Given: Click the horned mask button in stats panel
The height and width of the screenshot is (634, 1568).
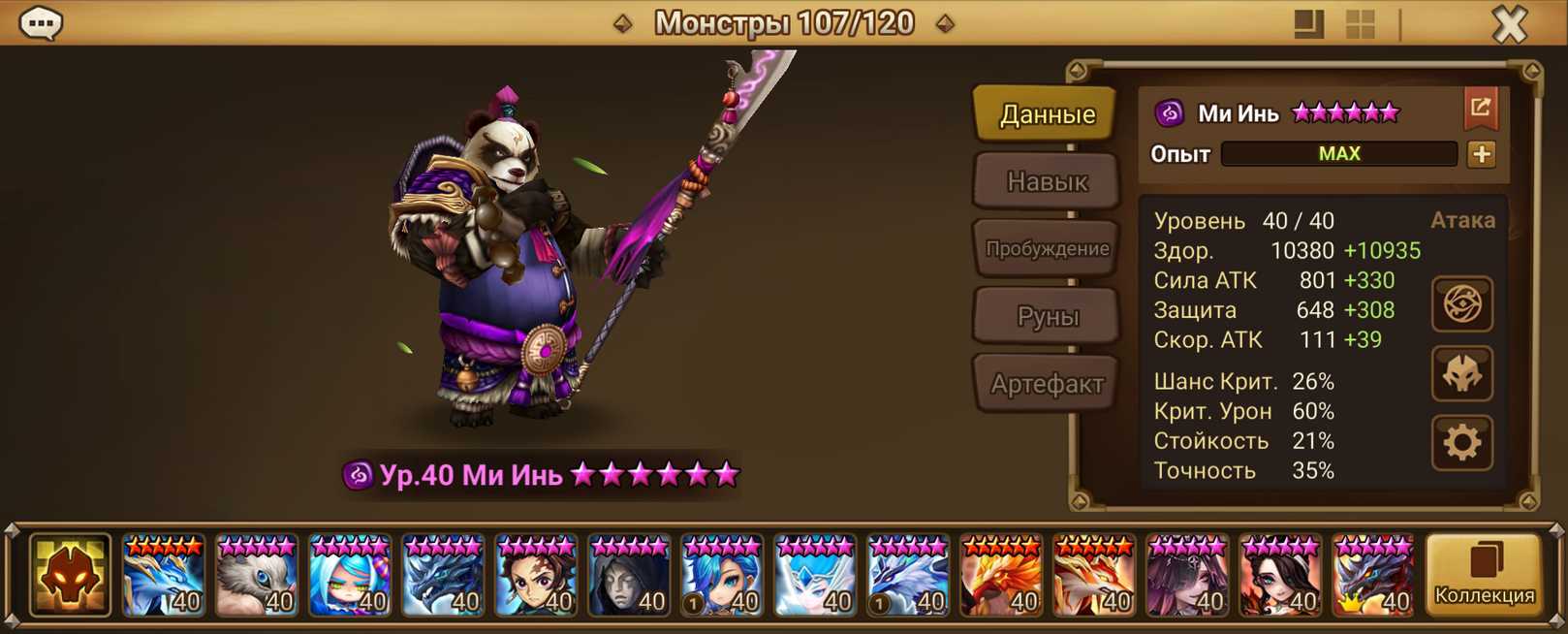Looking at the screenshot, I should point(1461,374).
